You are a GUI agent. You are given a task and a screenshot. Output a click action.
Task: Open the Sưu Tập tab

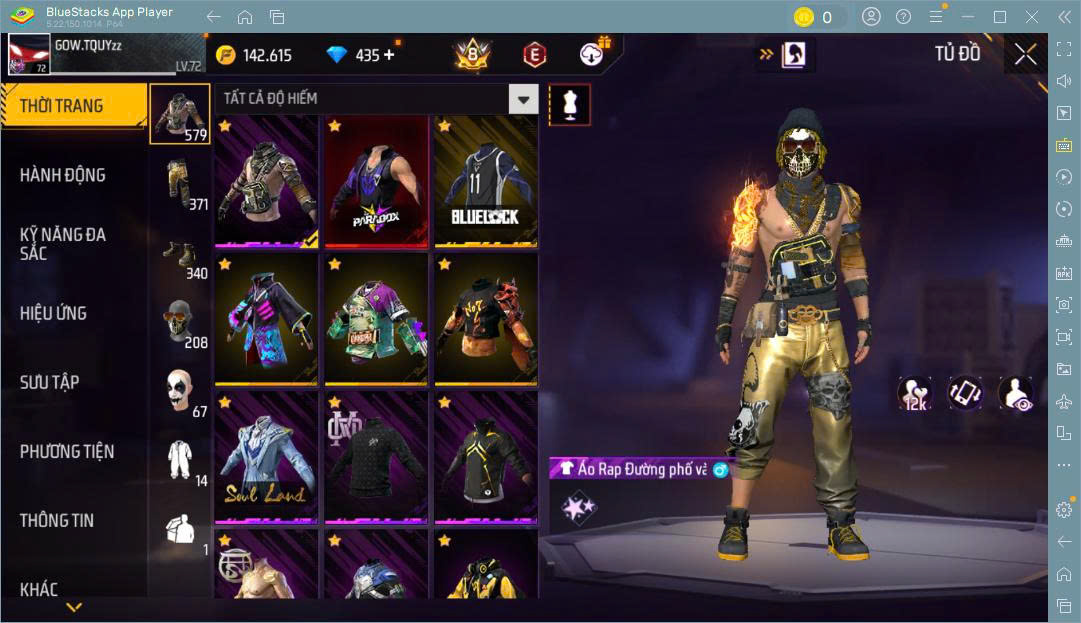tap(50, 382)
